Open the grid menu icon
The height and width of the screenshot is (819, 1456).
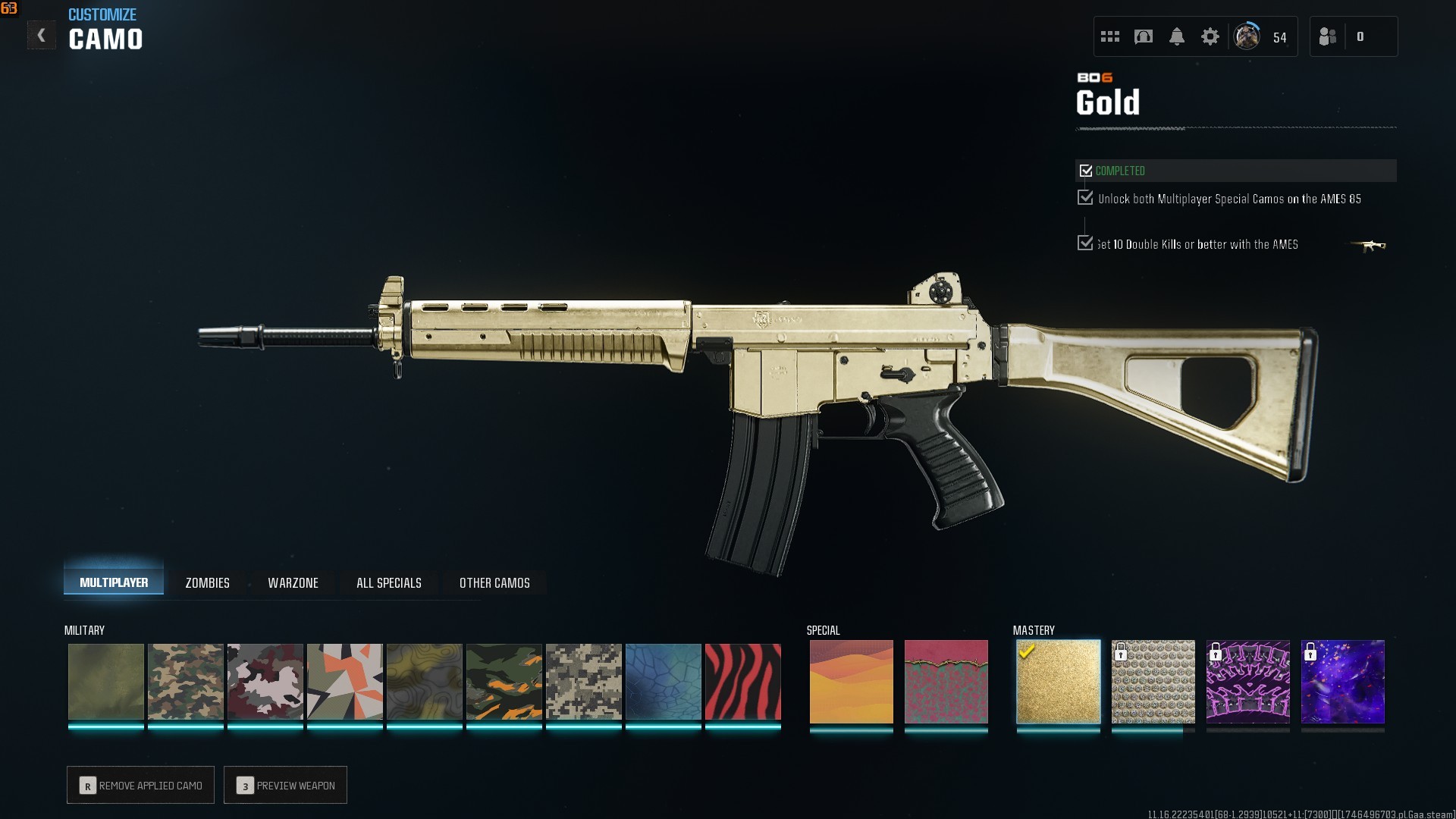click(x=1109, y=36)
